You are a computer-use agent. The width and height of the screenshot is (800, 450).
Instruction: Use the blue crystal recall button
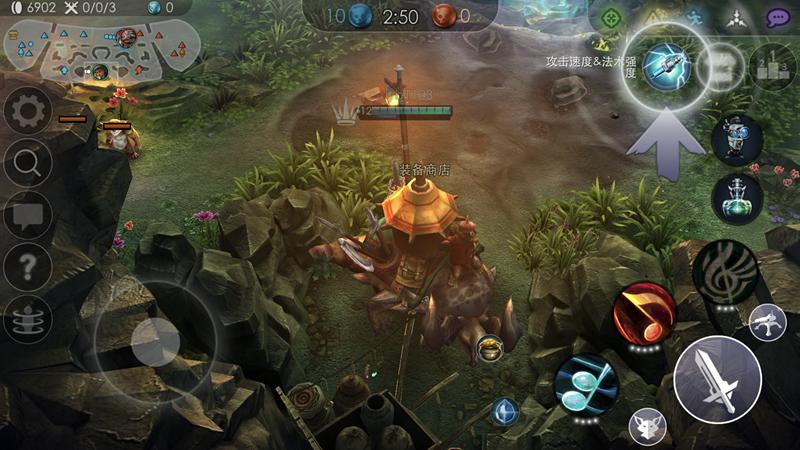(x=505, y=410)
